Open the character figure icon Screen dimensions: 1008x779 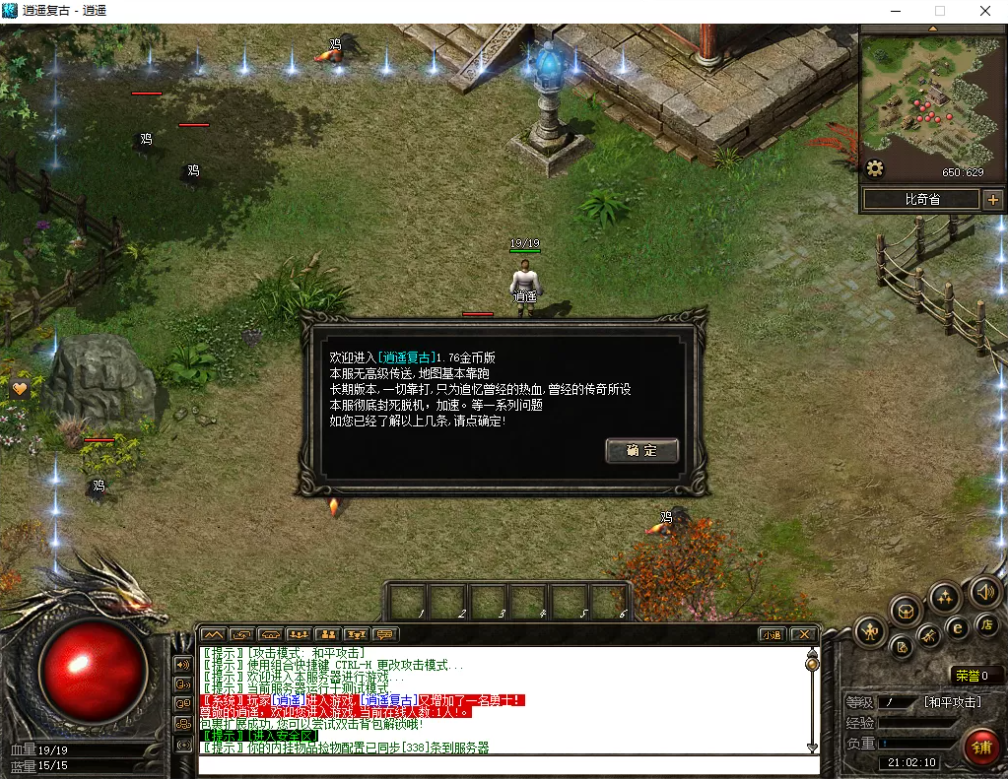coord(870,631)
